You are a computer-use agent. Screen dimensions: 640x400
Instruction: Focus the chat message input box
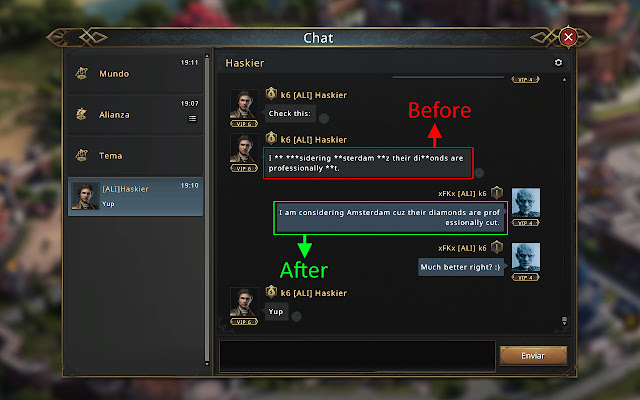pos(357,355)
